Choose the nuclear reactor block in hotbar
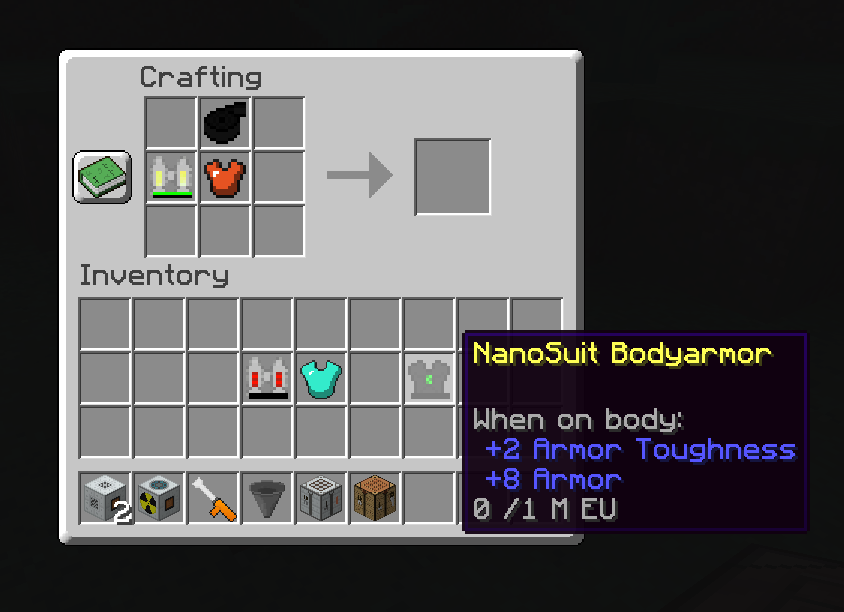This screenshot has width=844, height=612. coord(160,497)
